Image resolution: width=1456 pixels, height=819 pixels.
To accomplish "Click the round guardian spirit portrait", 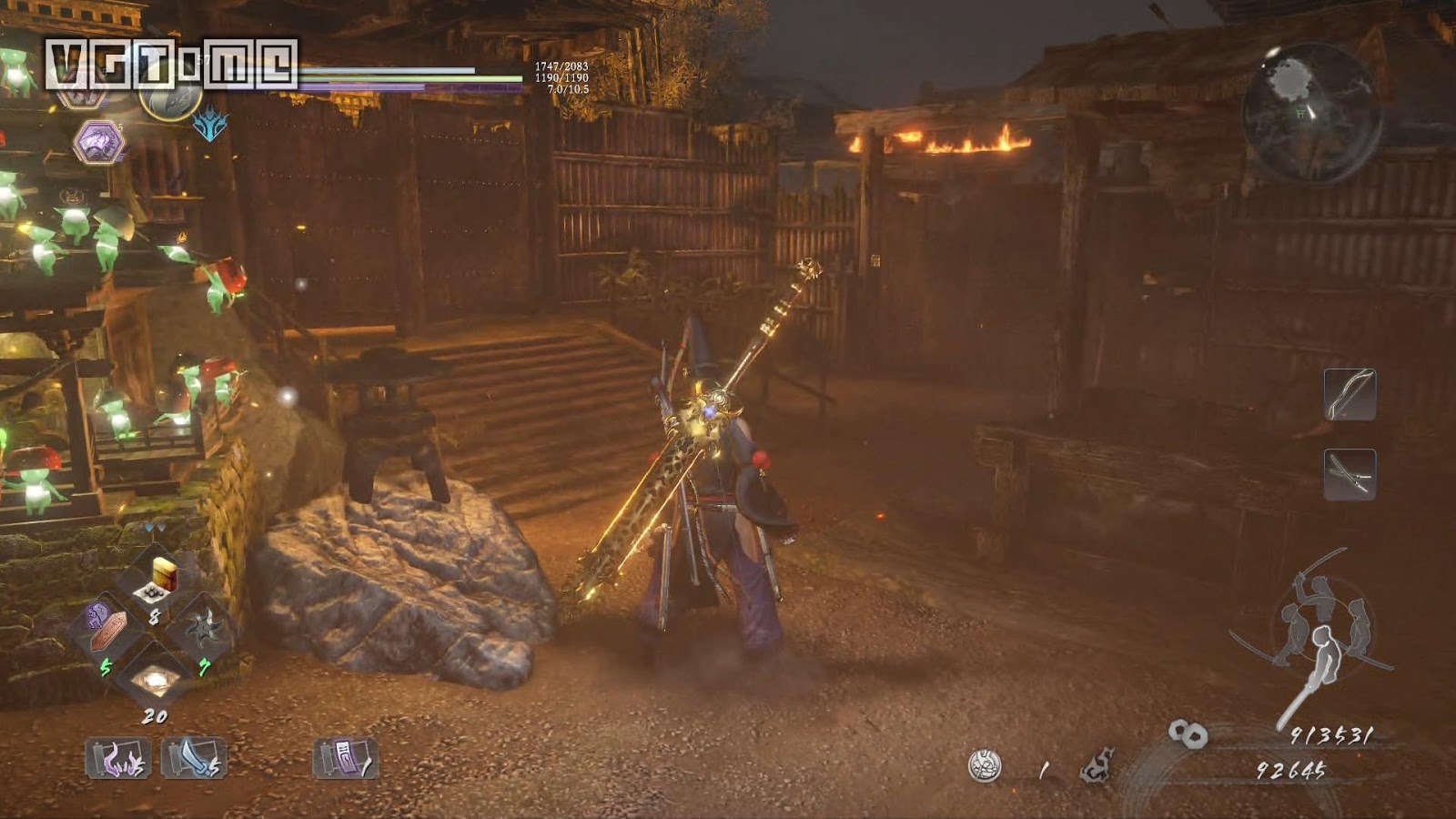I will pos(171,94).
